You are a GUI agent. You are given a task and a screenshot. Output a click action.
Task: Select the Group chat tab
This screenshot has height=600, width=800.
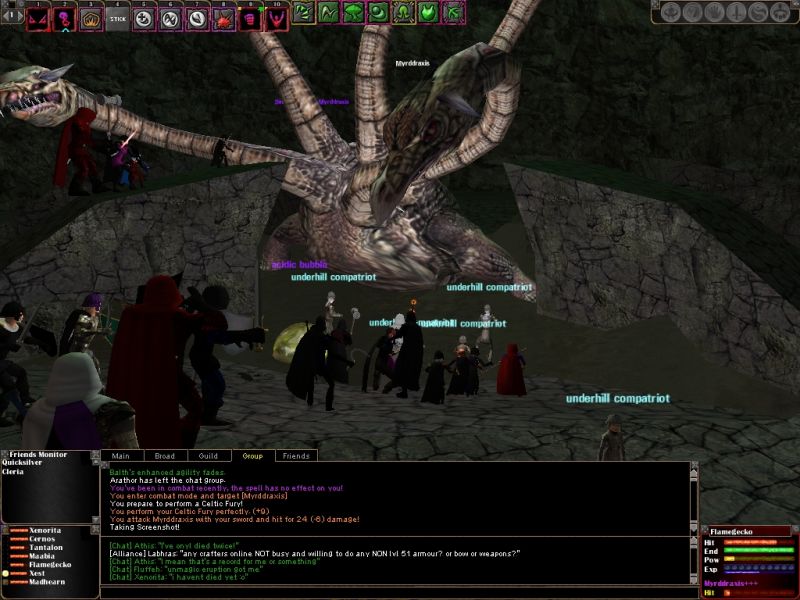(253, 456)
